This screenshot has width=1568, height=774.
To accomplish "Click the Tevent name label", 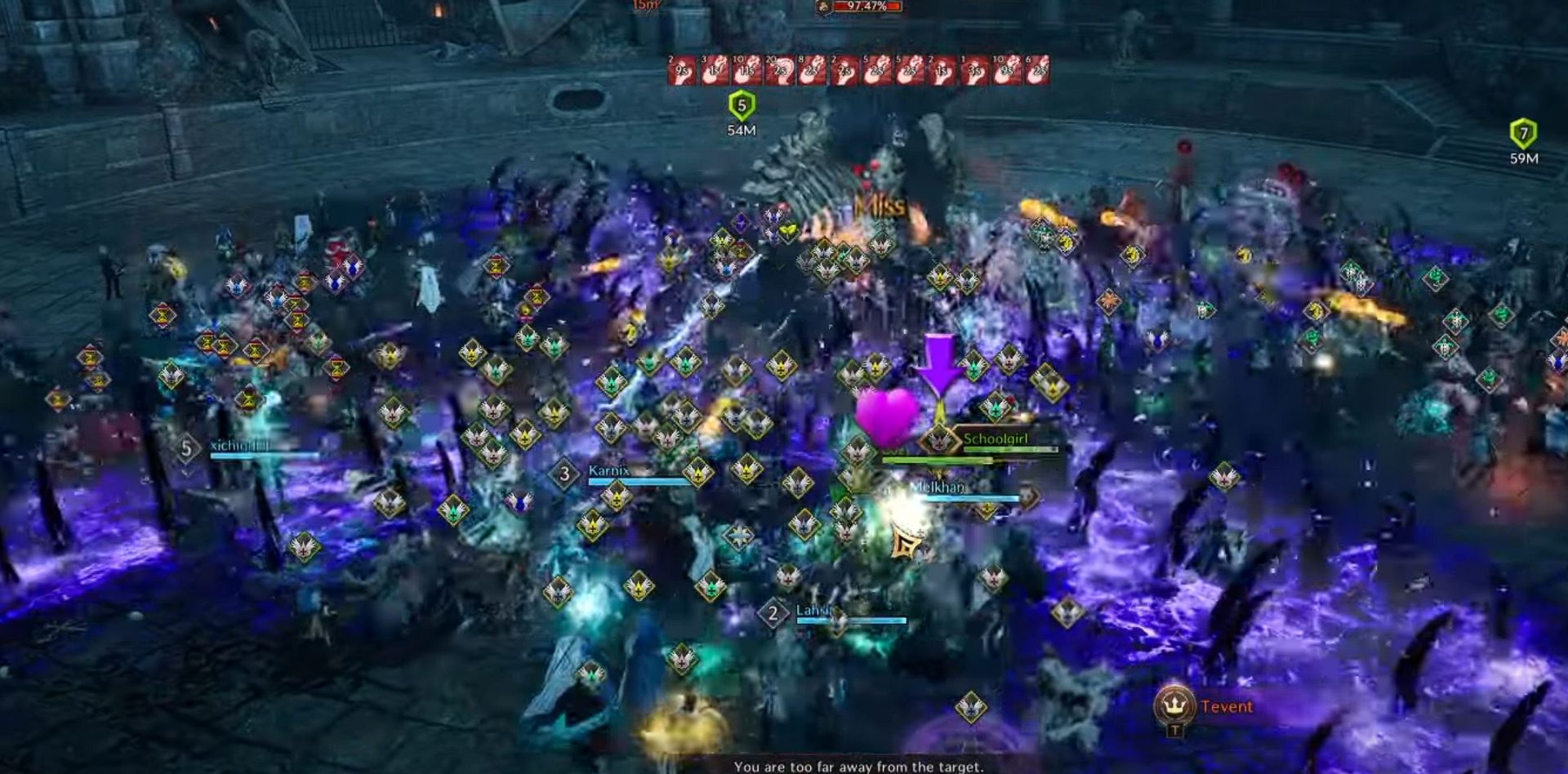I will (1226, 705).
